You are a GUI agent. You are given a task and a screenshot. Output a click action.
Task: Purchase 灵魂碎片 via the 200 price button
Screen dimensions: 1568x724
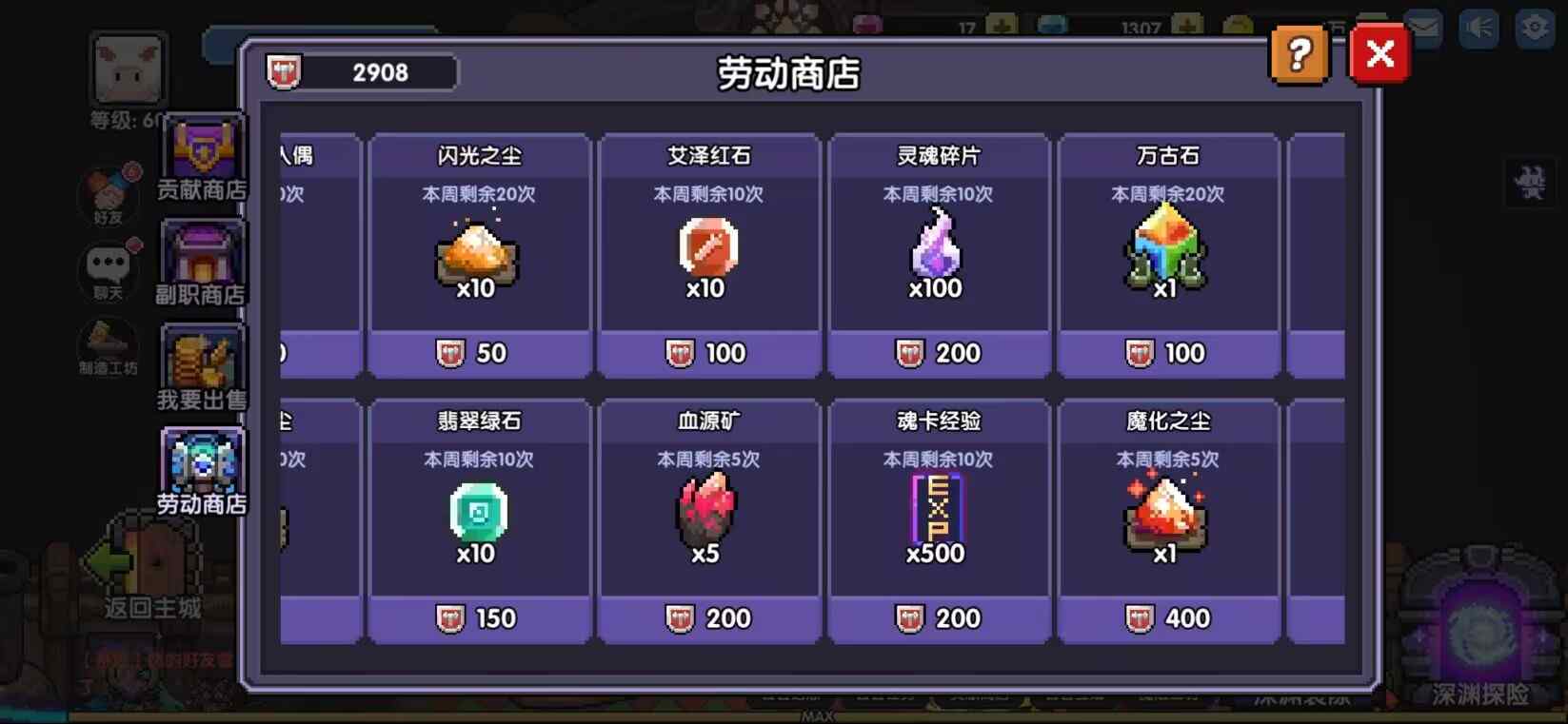(938, 353)
